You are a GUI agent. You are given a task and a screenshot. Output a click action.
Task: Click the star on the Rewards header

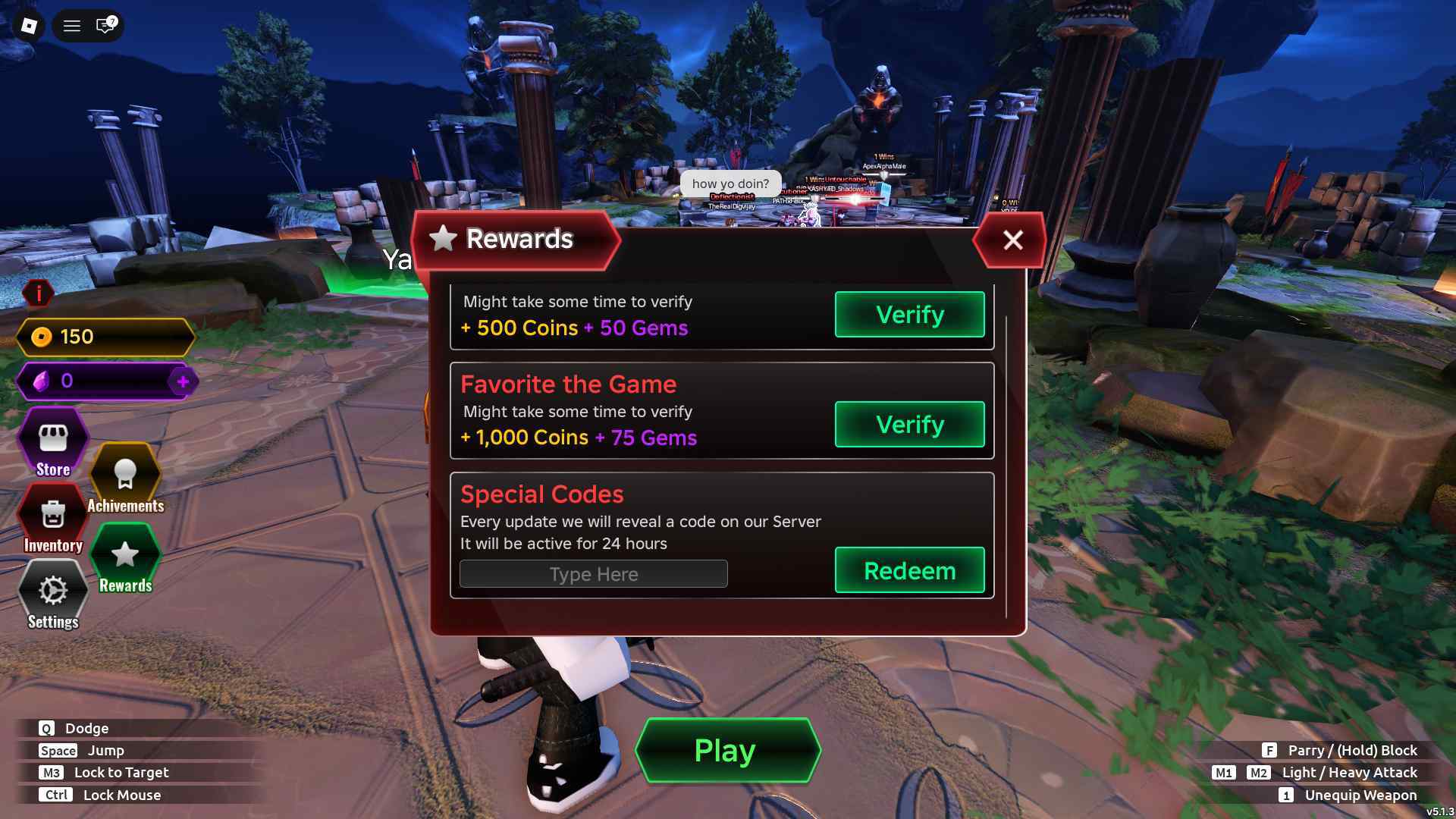tap(442, 239)
